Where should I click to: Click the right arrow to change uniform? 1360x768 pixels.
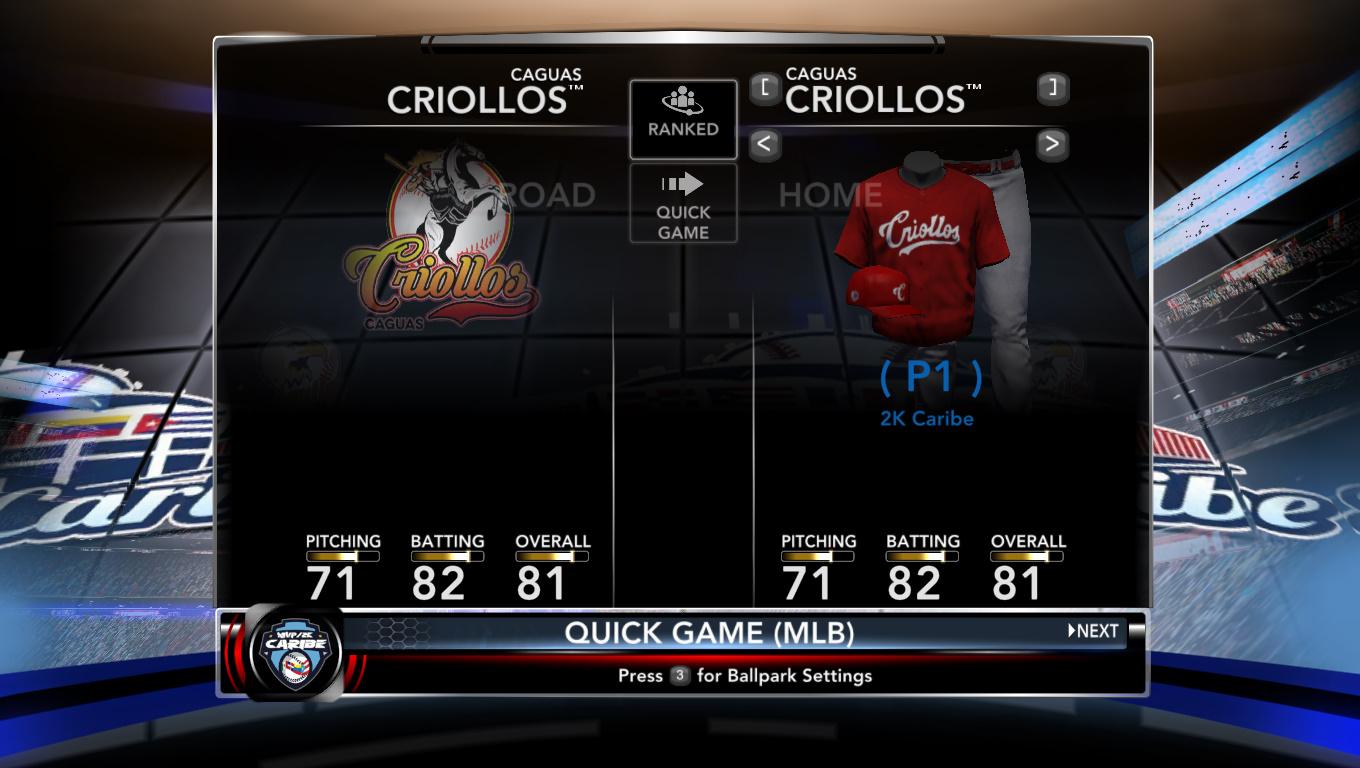pyautogui.click(x=1051, y=144)
